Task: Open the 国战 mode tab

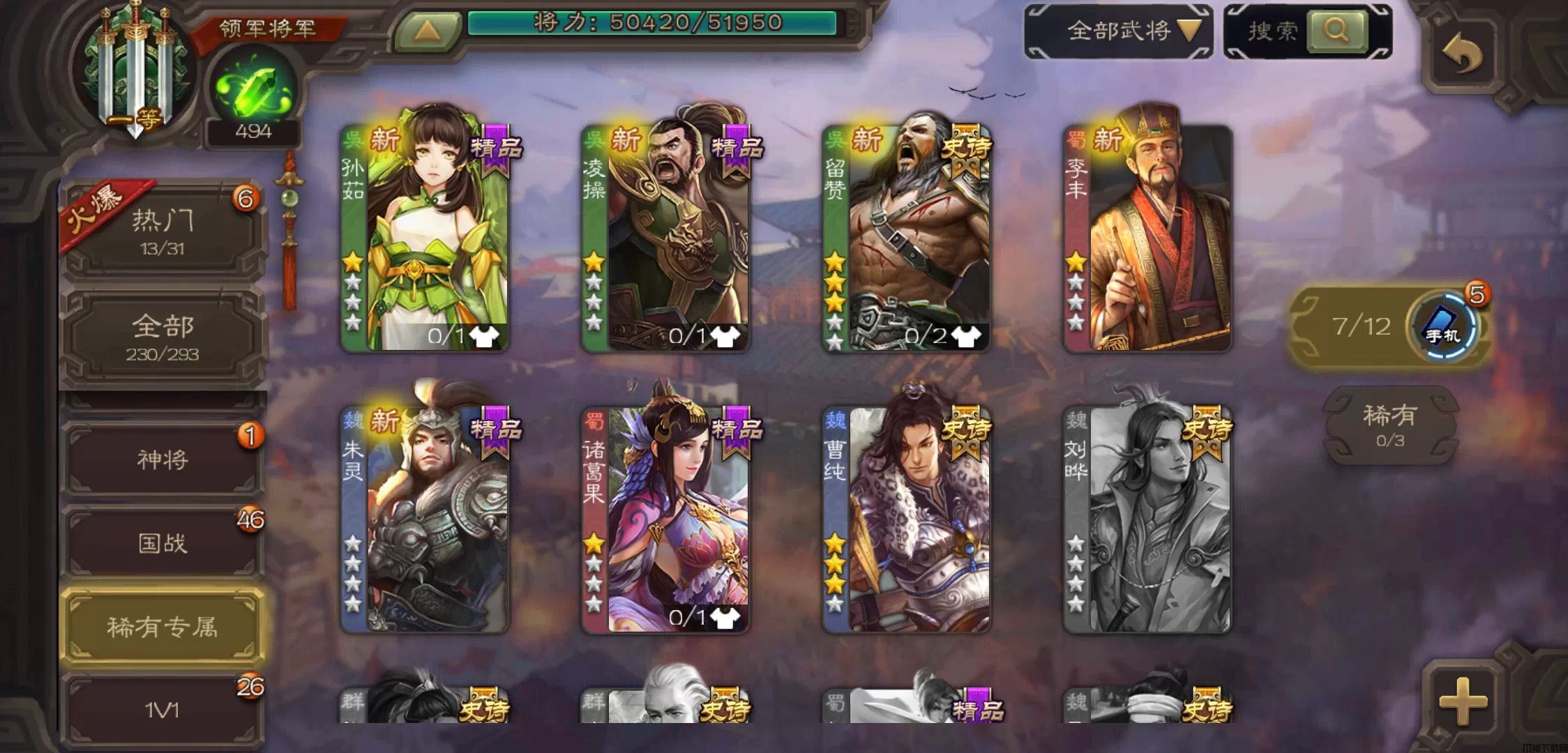Action: click(x=163, y=542)
